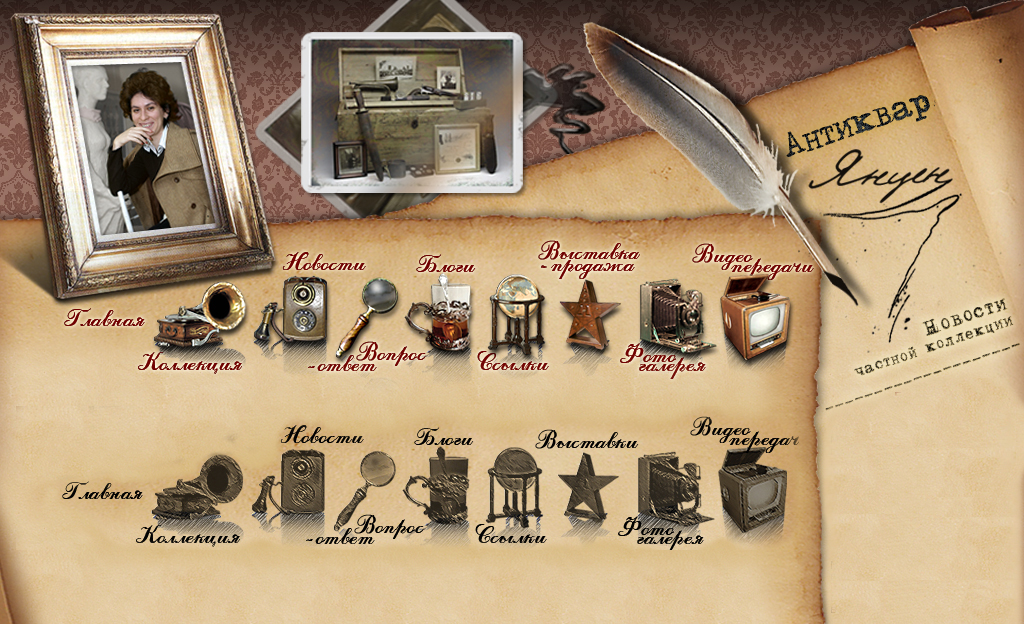1024x624 pixels.
Task: View the antique chest photo thumbnail
Action: tap(413, 109)
